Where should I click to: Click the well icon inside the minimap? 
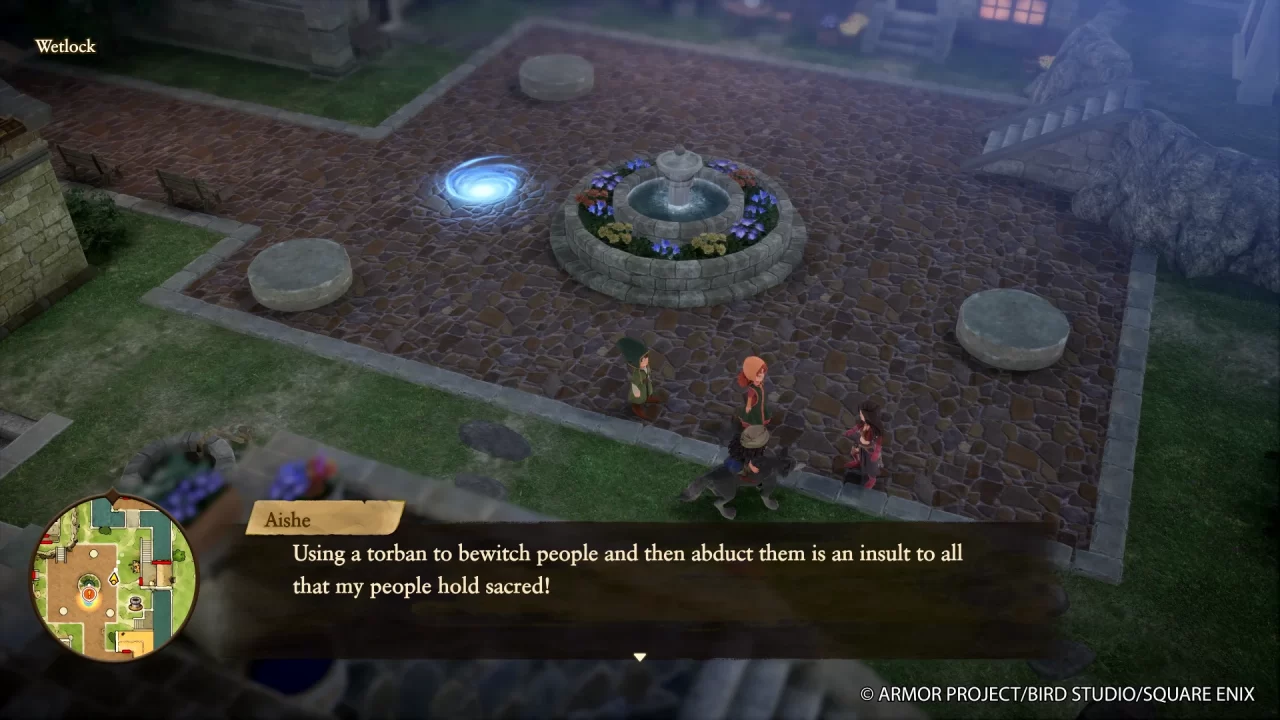135,601
